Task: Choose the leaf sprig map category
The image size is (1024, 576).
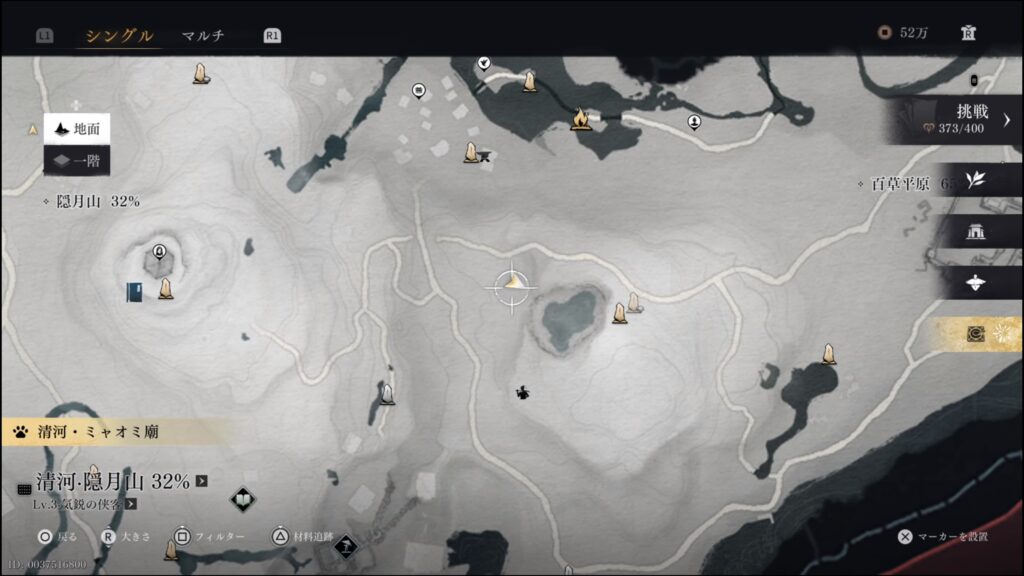Action: click(x=975, y=180)
